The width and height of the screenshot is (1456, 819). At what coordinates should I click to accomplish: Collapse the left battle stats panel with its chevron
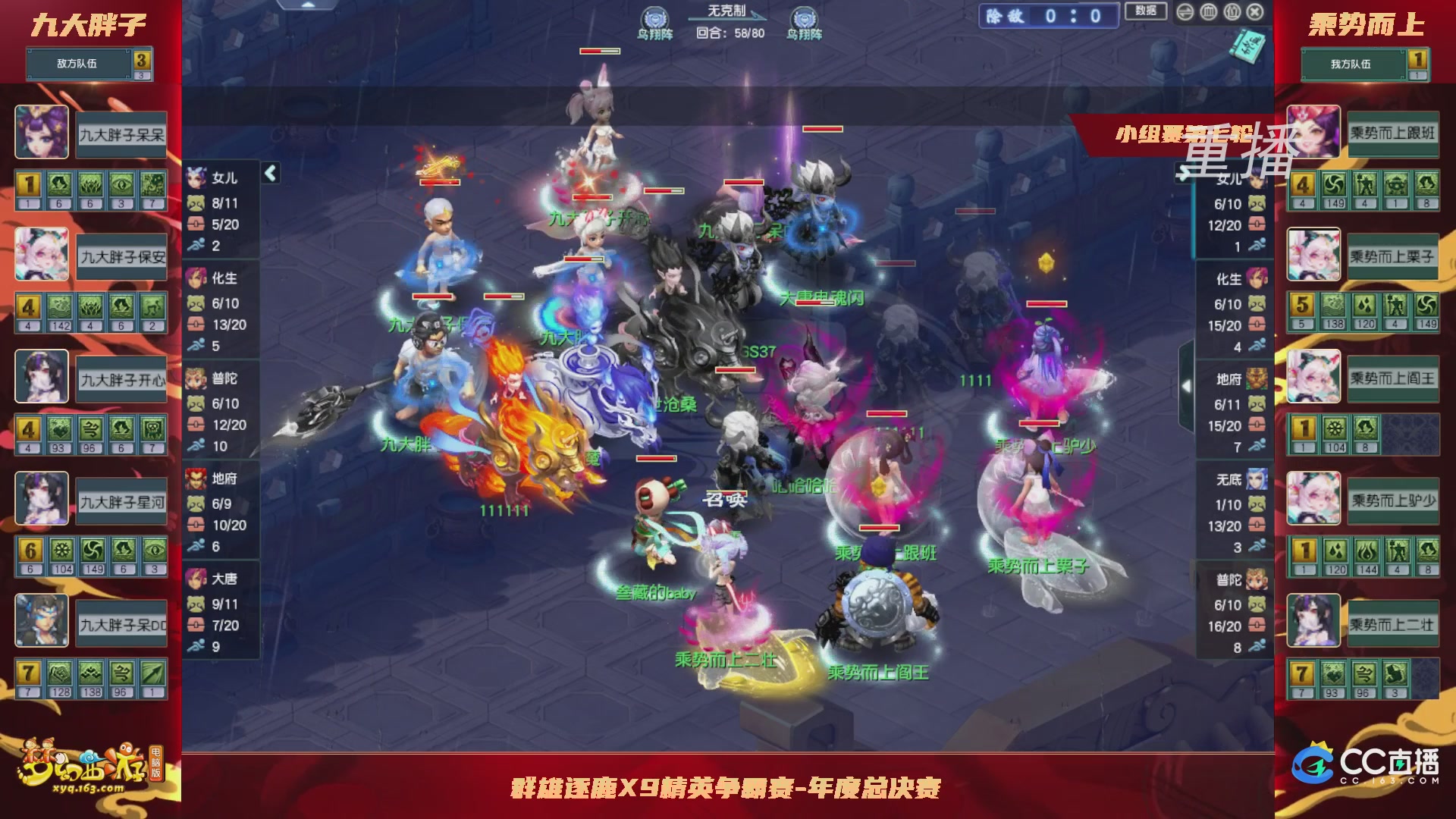[x=269, y=171]
